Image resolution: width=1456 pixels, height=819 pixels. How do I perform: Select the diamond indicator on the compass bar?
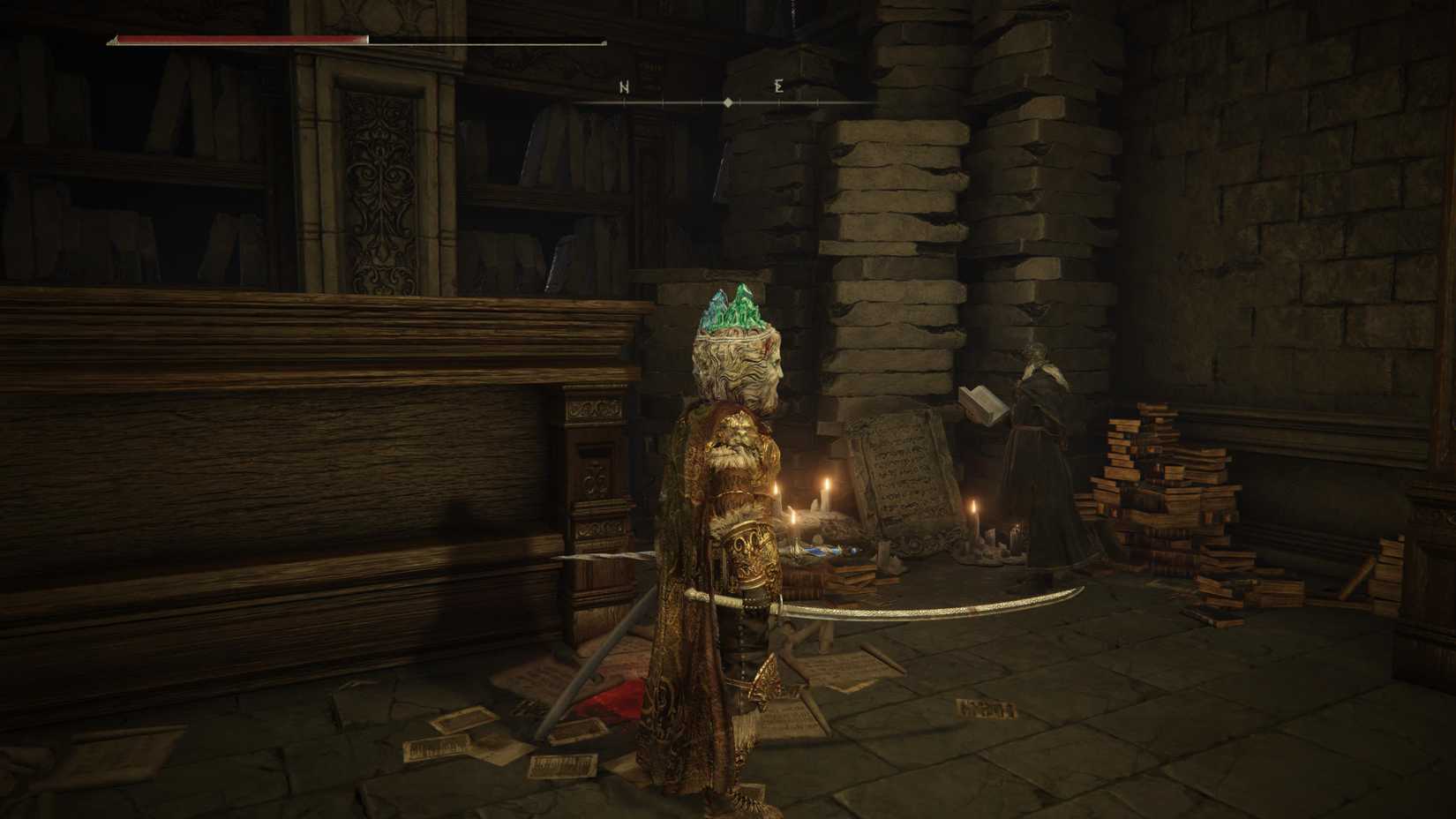(x=727, y=101)
